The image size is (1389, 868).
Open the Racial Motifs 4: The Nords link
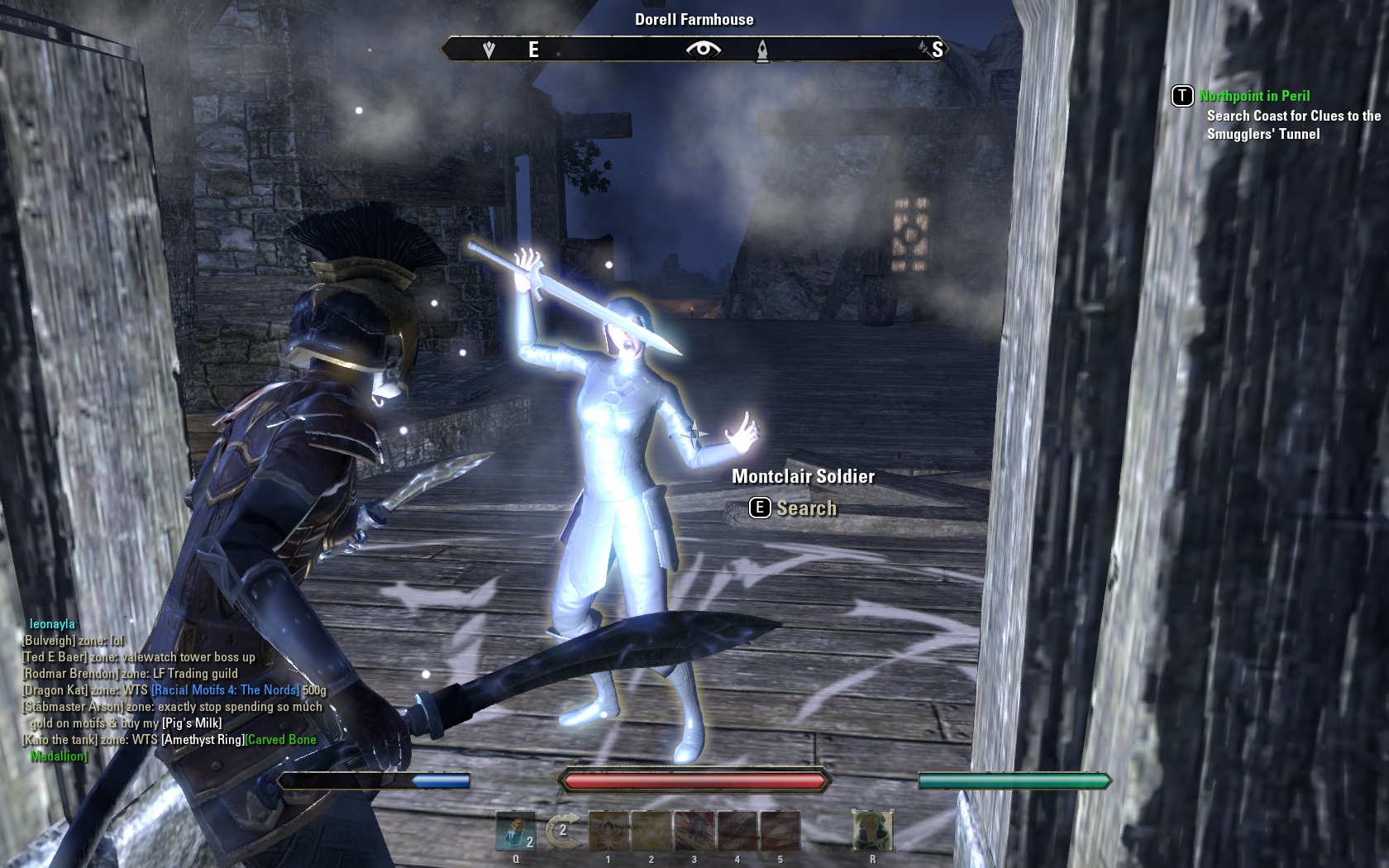coord(225,690)
